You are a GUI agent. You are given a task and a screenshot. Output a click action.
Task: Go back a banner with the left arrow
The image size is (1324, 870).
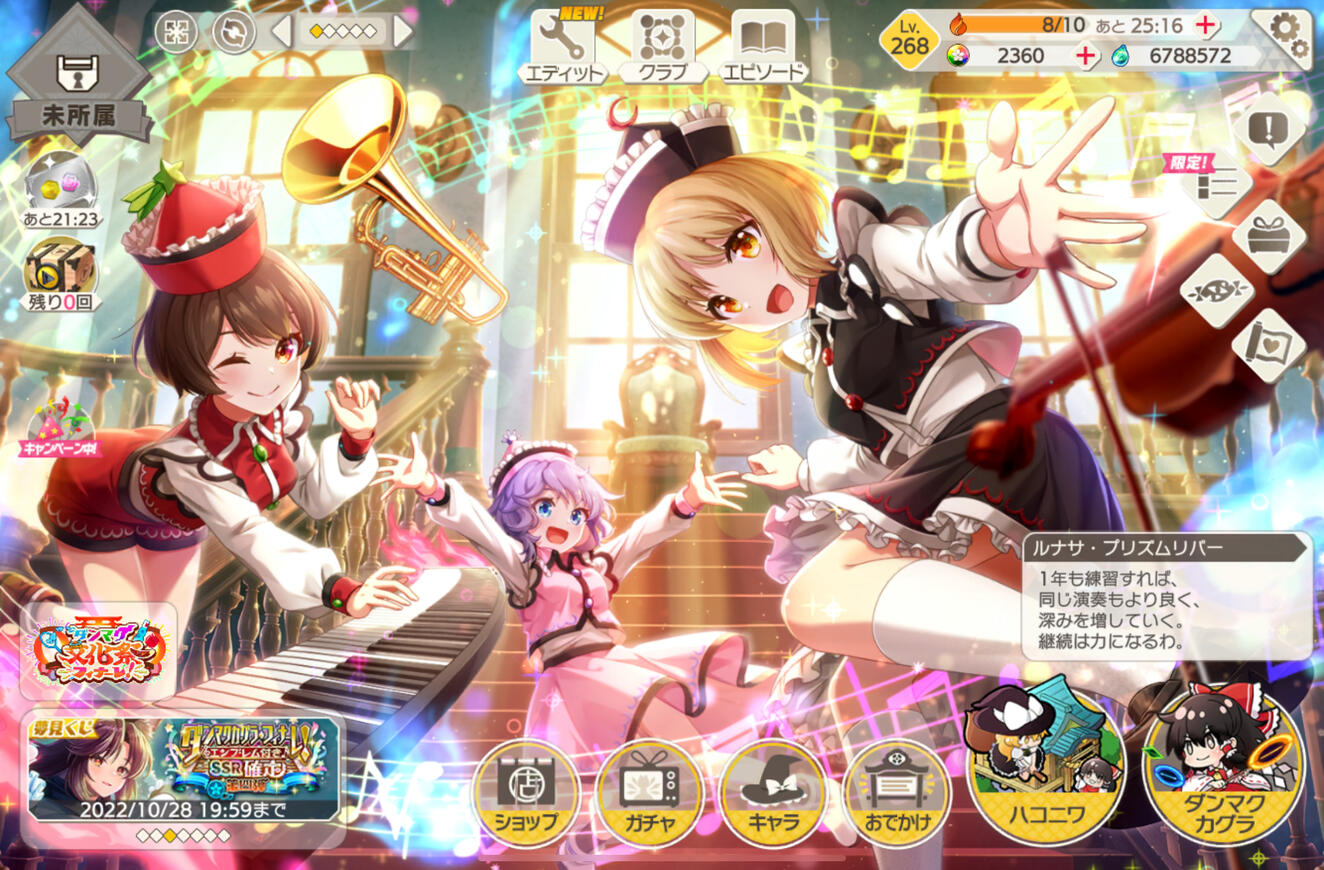280,31
